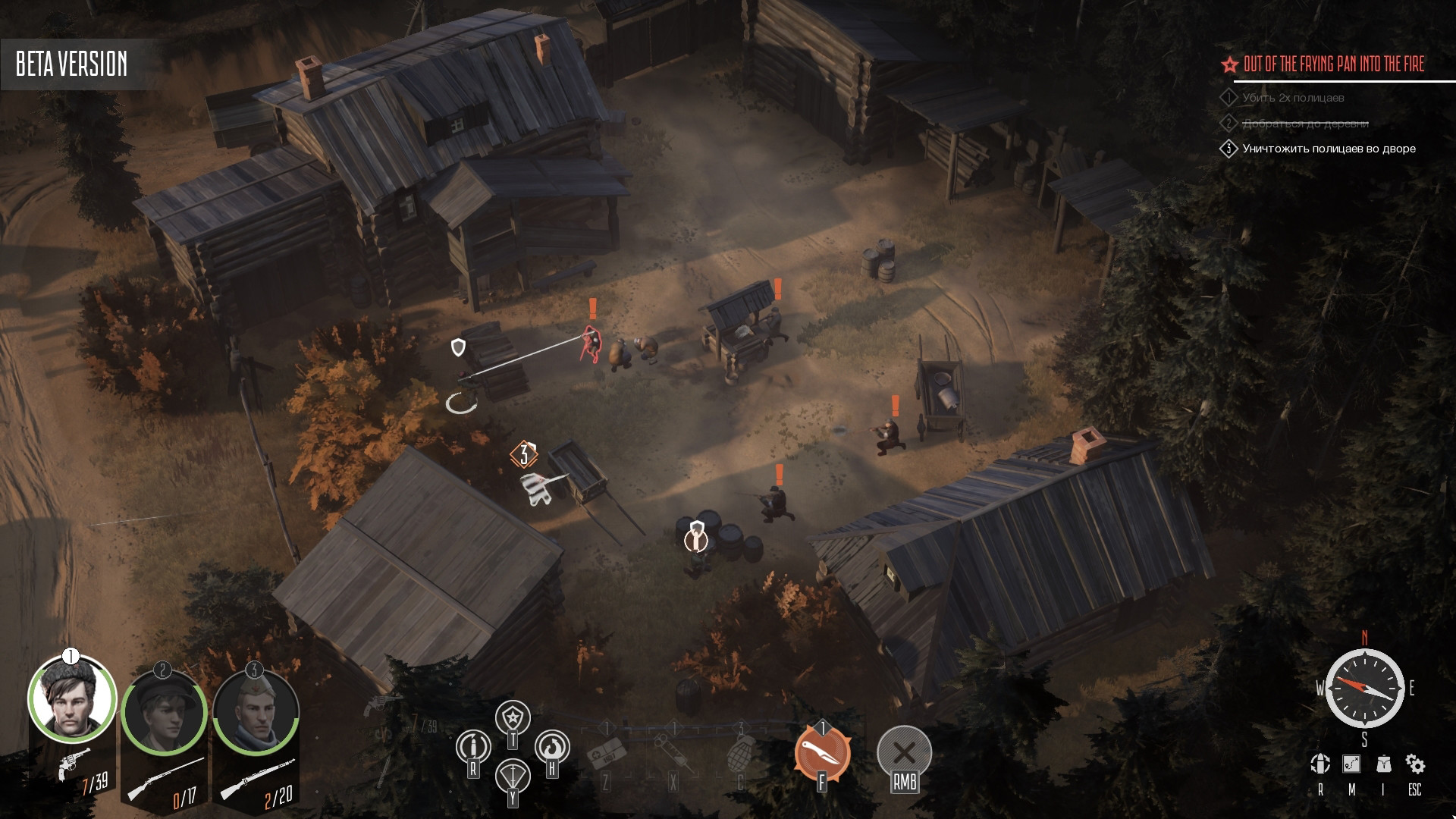Click the ammo cycle icon beside the map
This screenshot has height=819, width=1456.
(x=1320, y=764)
